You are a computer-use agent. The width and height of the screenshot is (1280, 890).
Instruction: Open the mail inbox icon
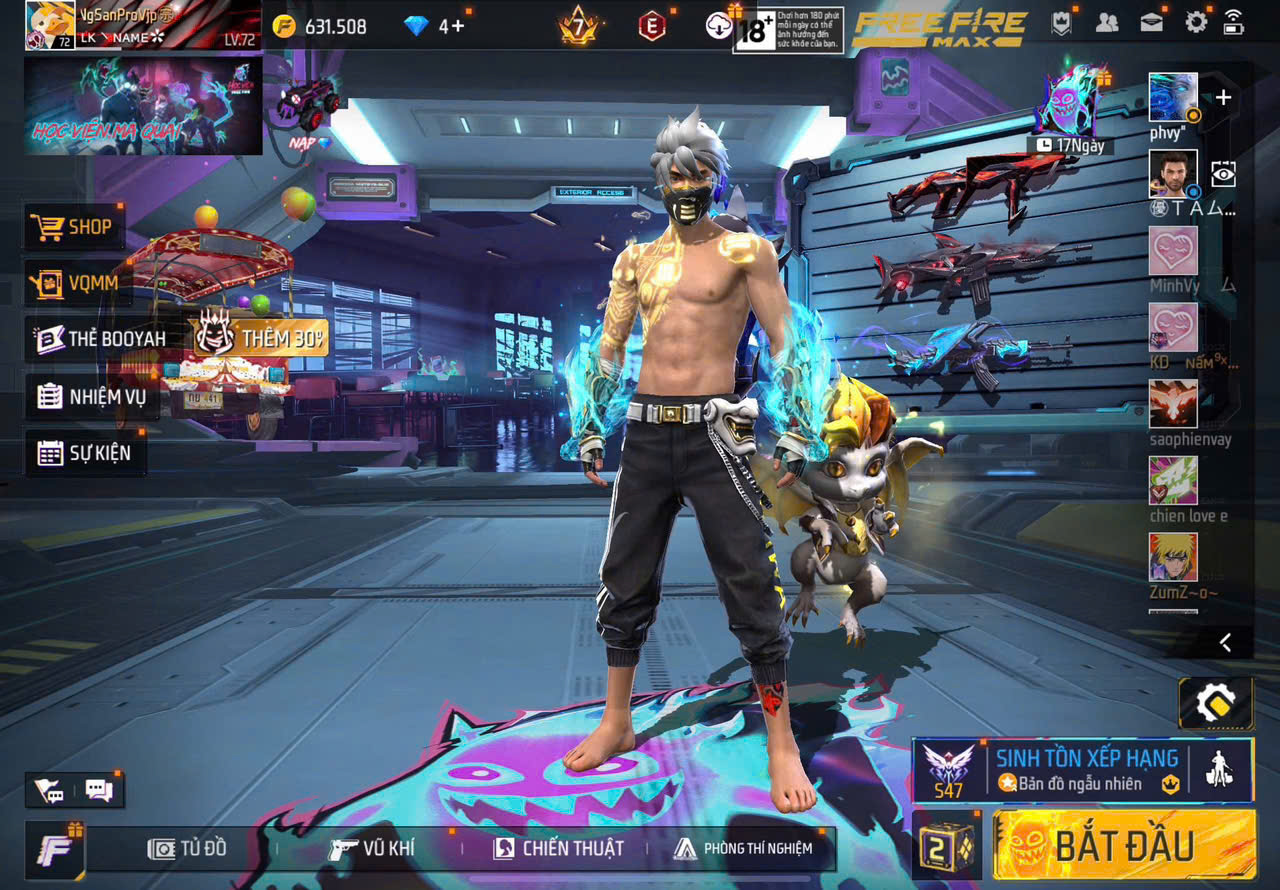pyautogui.click(x=1153, y=20)
